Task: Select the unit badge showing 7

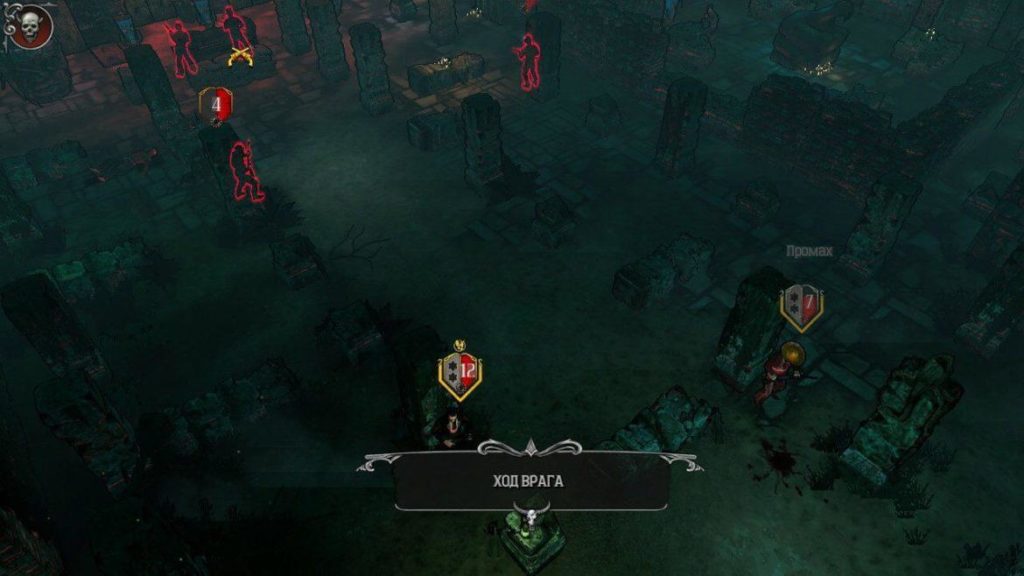Action: (x=802, y=305)
